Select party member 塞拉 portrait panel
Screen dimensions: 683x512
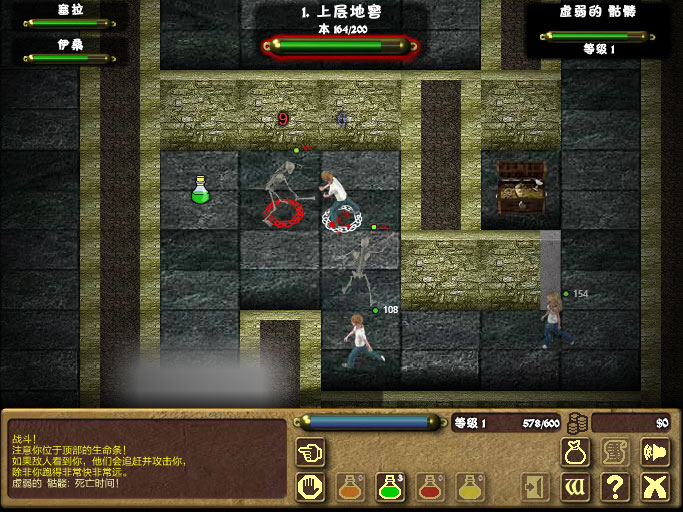point(70,16)
